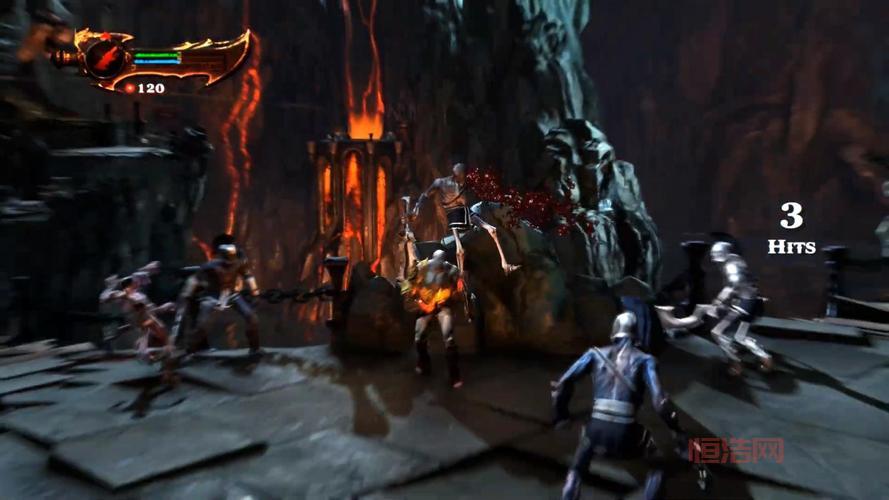Click the circular weapon emblem in the HUD
Screen dimensions: 889x500
(x=104, y=57)
